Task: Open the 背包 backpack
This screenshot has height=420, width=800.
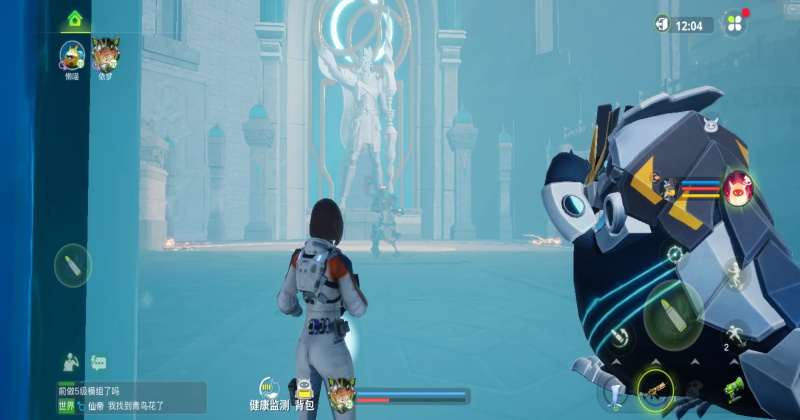Action: point(305,394)
